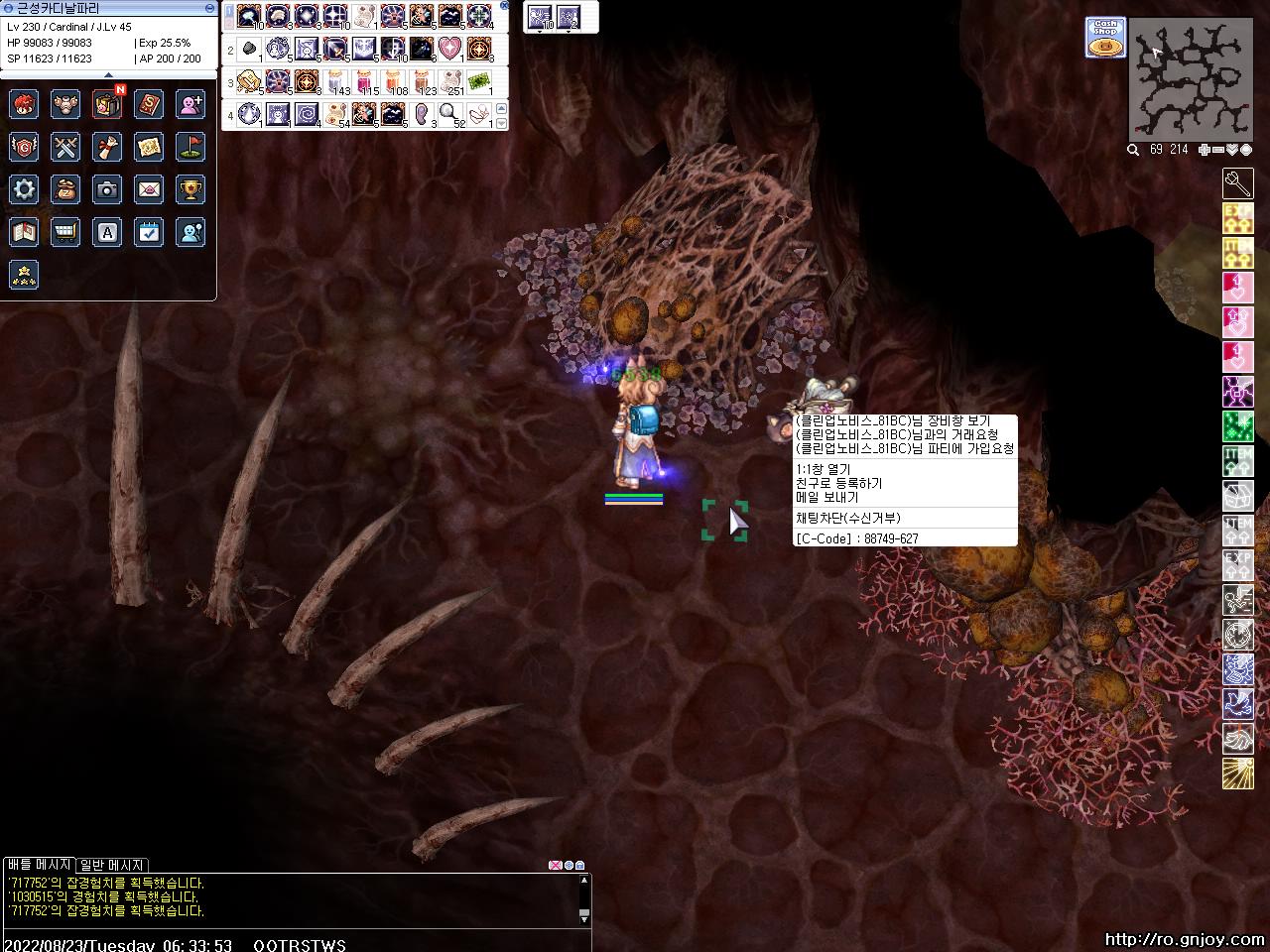Switch to the '일반 메시지' chat tab
Screen dimensions: 1270x952
pos(112,865)
